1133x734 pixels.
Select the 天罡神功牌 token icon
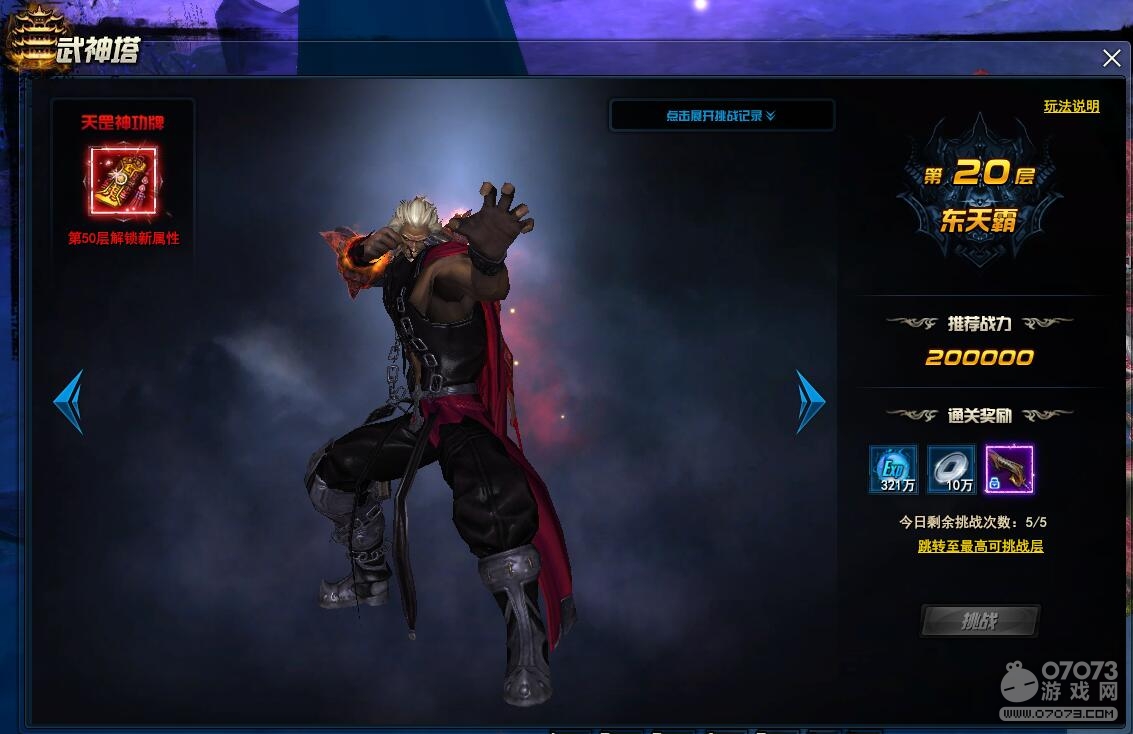(123, 182)
